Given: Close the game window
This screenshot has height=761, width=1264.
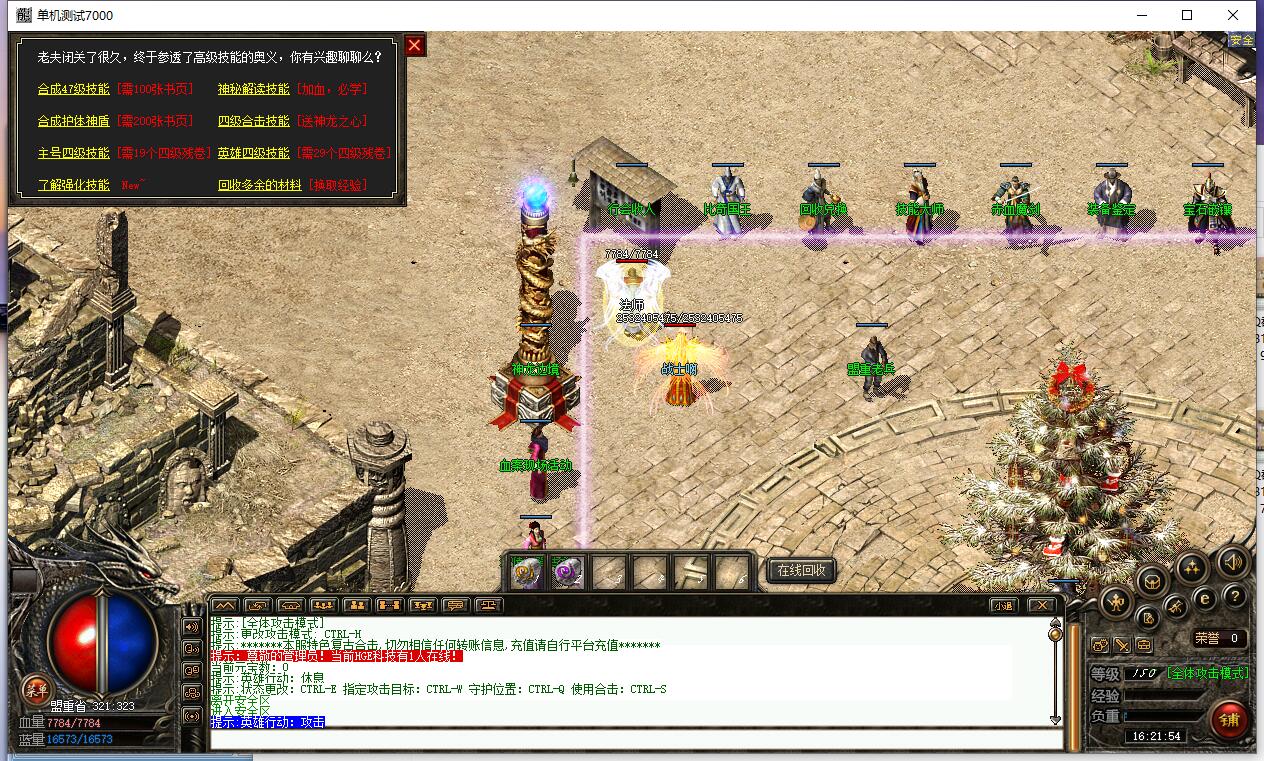Looking at the screenshot, I should point(1233,15).
